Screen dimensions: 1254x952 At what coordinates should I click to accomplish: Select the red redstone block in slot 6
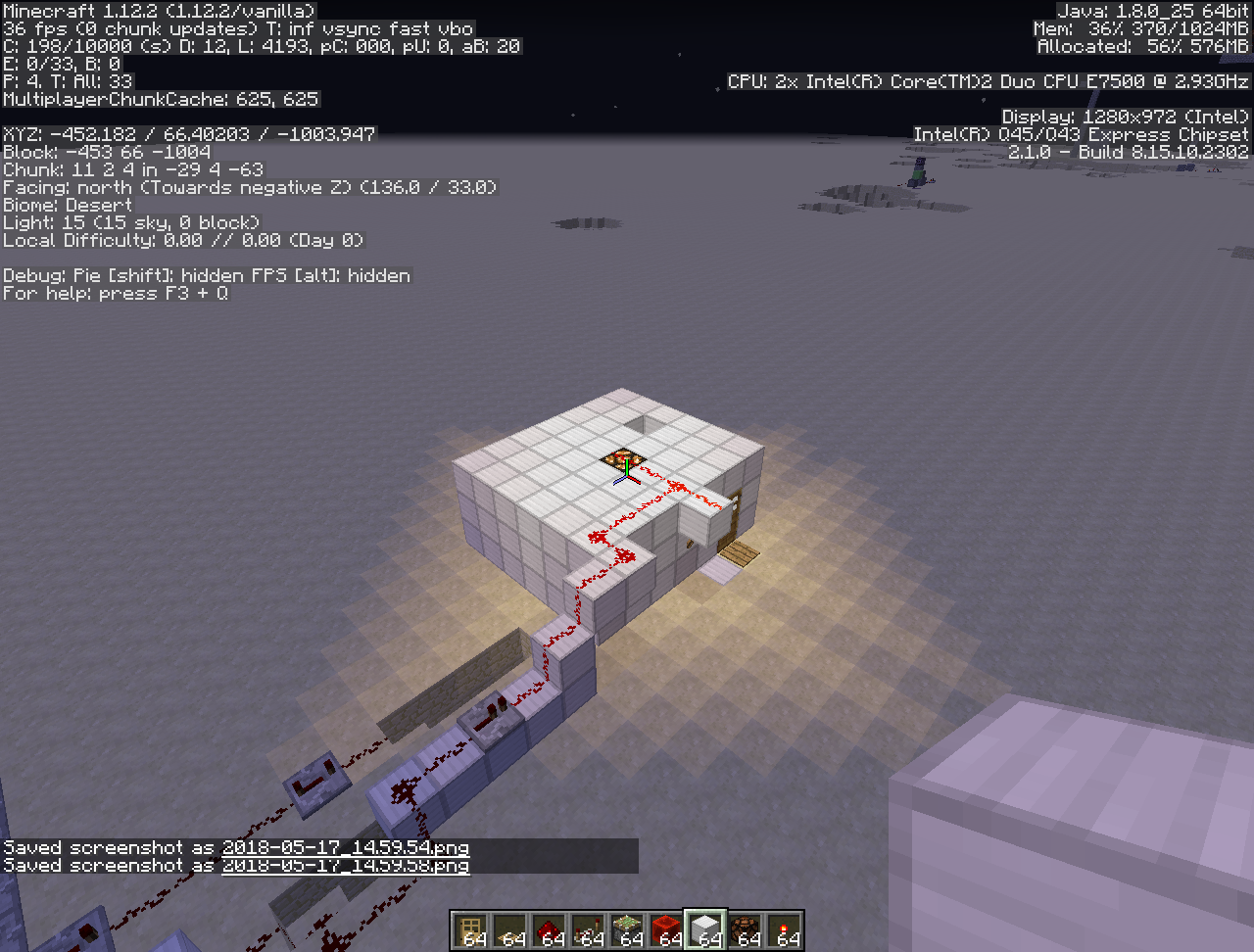point(665,928)
